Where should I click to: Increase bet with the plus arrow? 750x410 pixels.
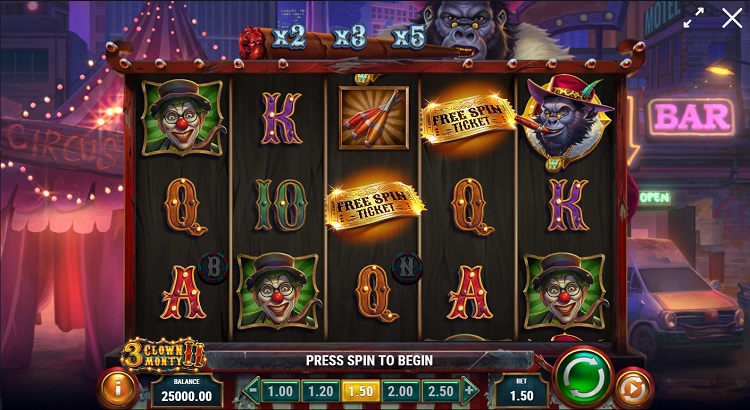pos(468,391)
